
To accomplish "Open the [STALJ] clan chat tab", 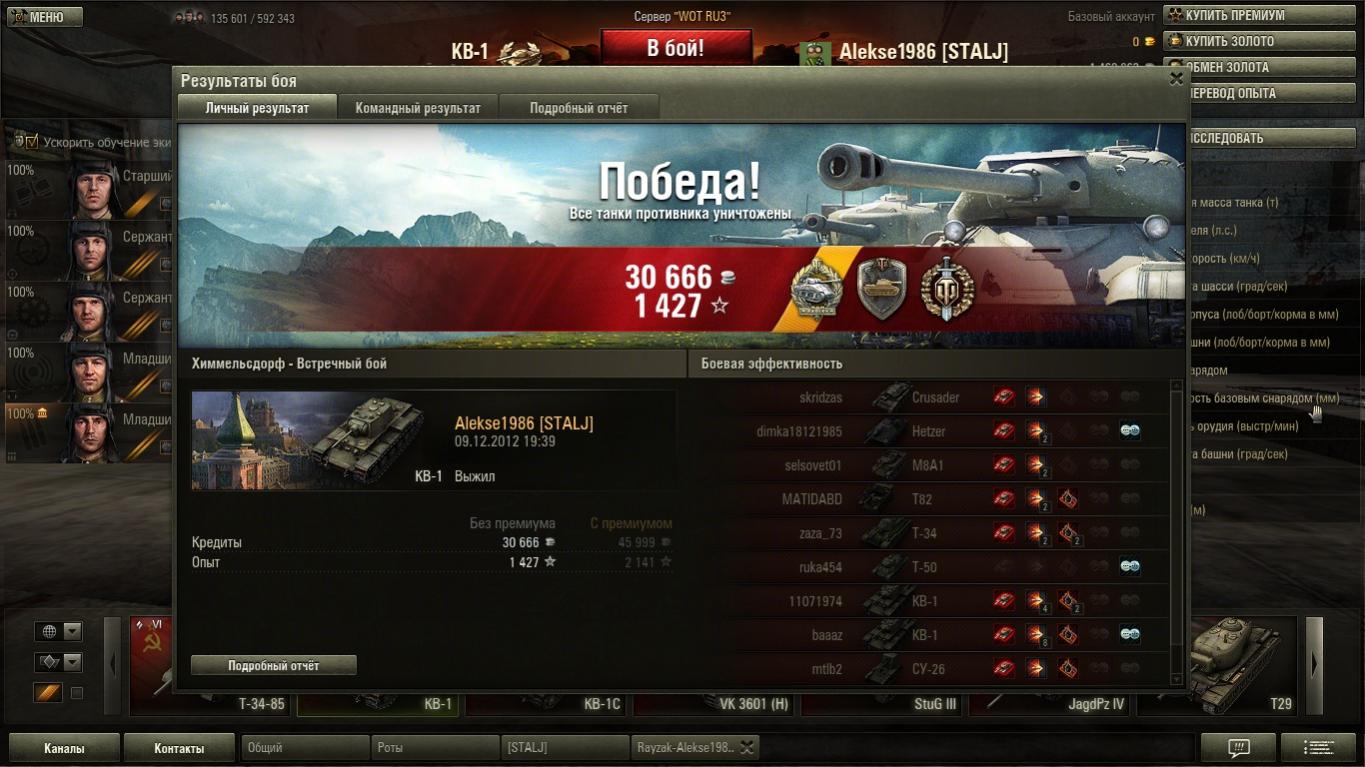I will tap(564, 748).
